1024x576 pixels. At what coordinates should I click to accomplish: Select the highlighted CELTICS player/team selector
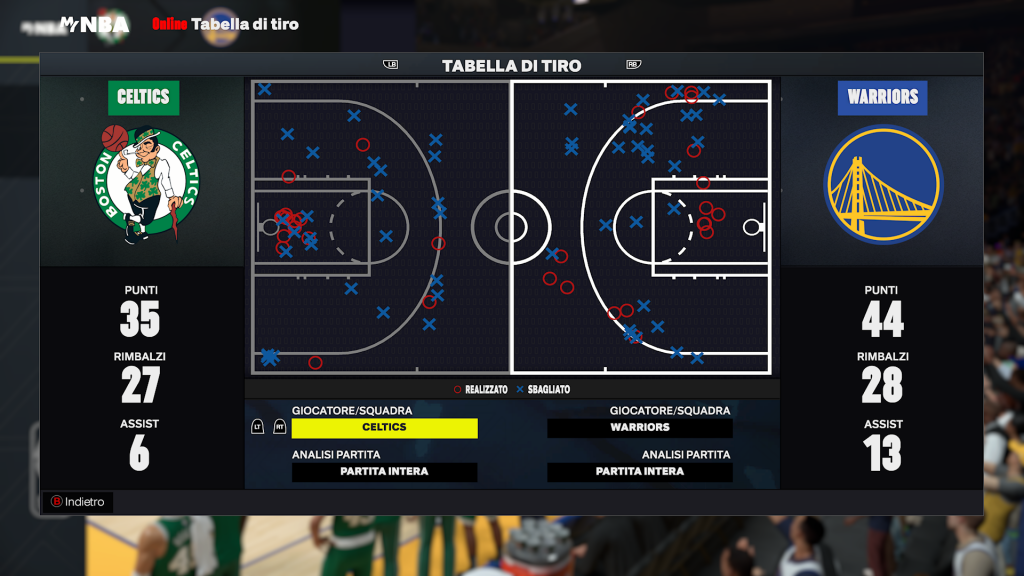(x=384, y=428)
